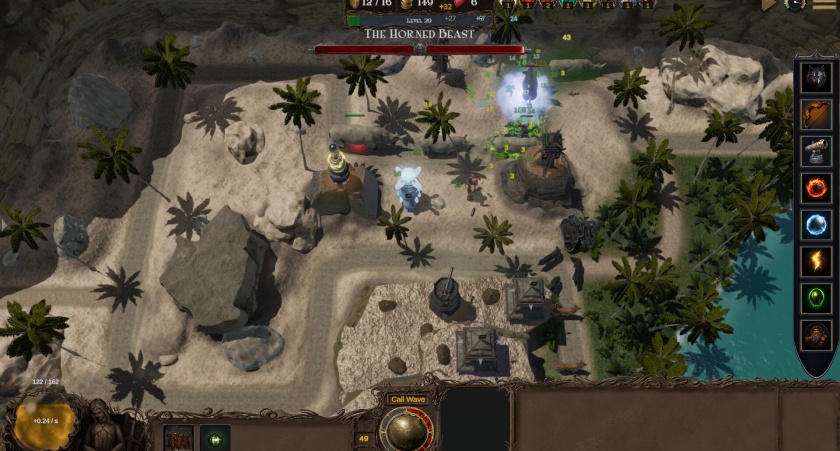Choose the bow tower icon
The width and height of the screenshot is (840, 451).
click(x=816, y=114)
